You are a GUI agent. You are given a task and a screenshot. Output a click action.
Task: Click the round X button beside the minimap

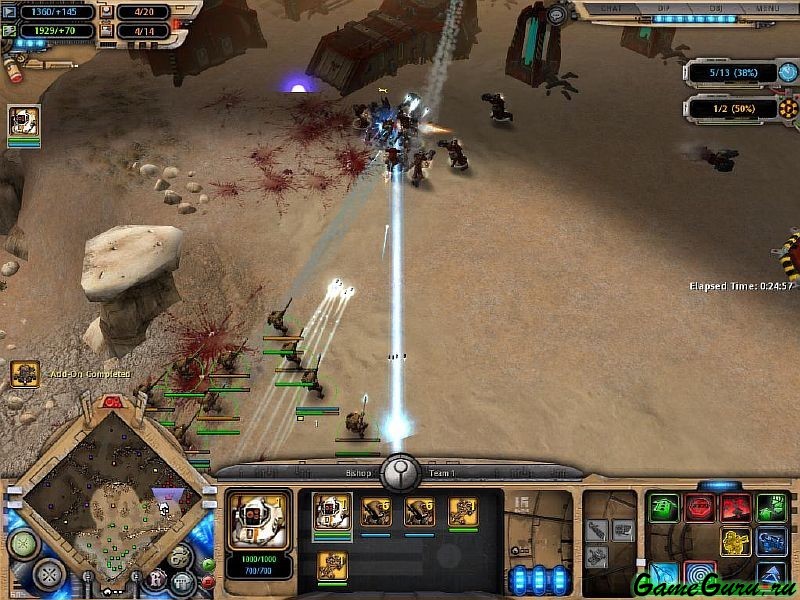click(47, 574)
